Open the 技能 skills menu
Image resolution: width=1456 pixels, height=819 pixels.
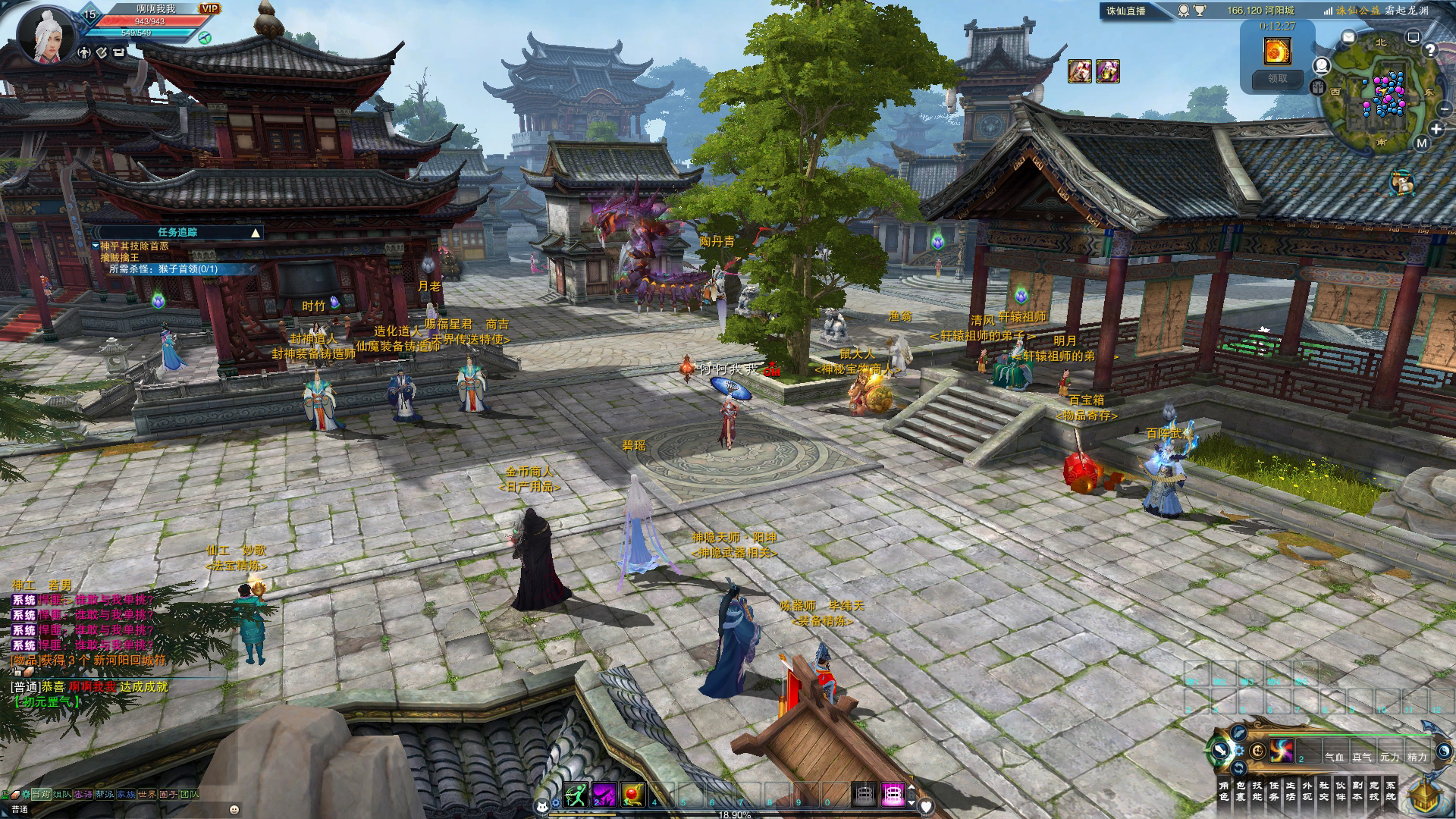[1257, 791]
